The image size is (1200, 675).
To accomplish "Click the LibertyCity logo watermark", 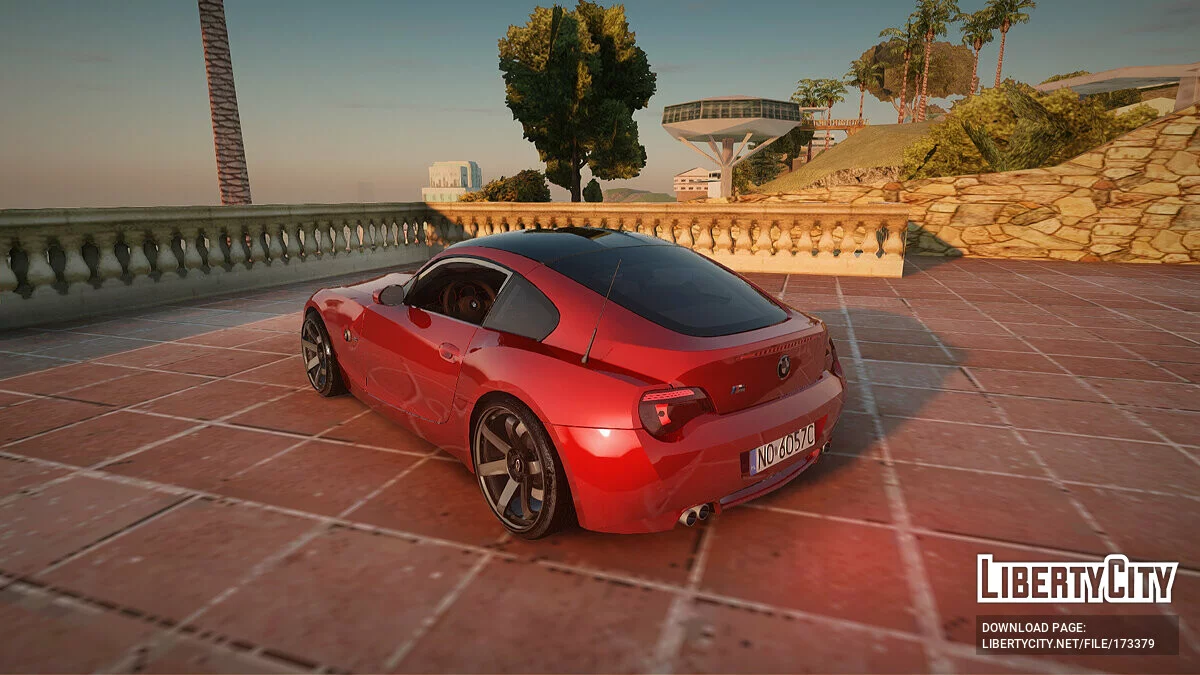I will pyautogui.click(x=1077, y=580).
